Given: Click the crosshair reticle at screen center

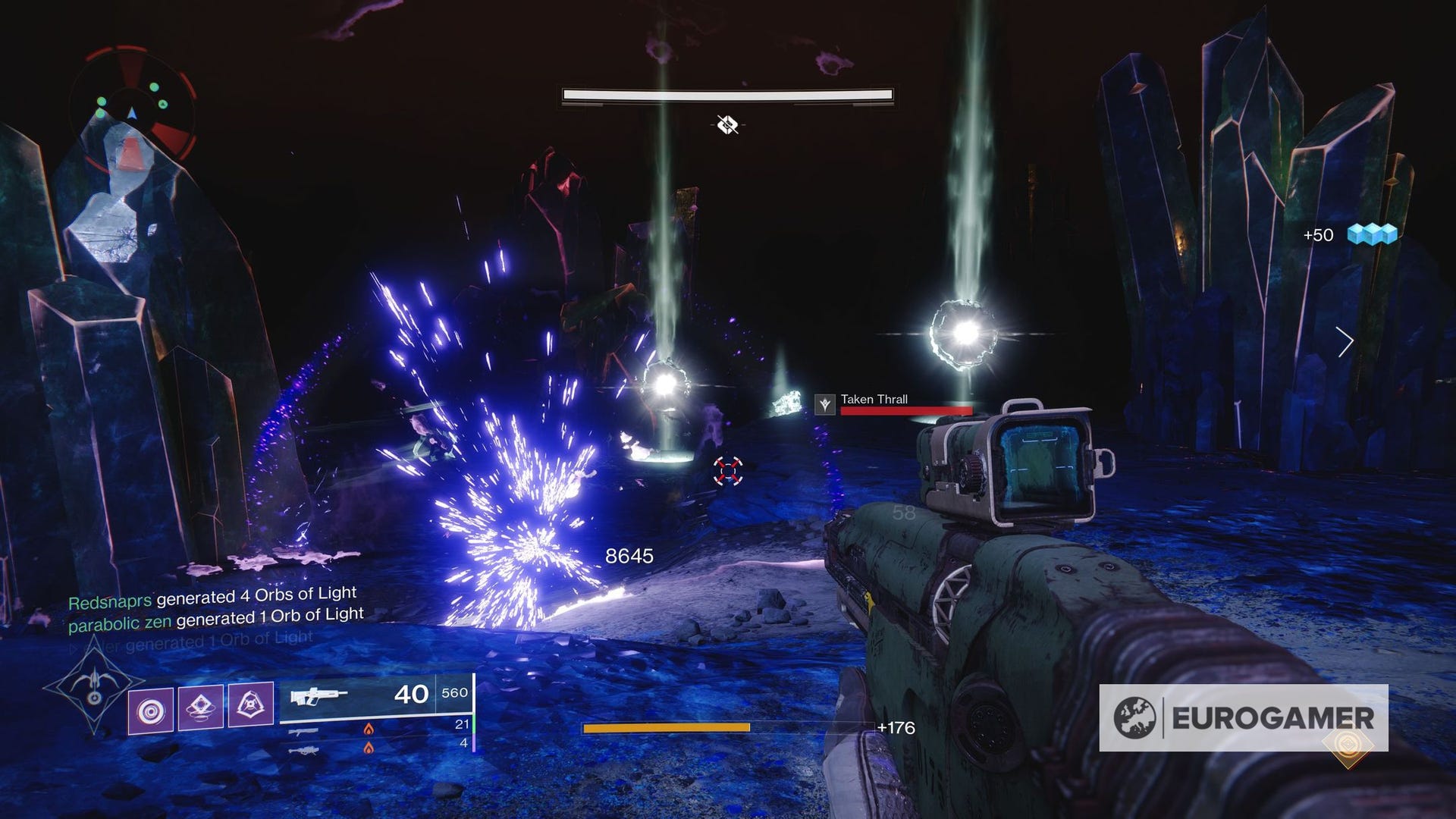Looking at the screenshot, I should (x=729, y=471).
